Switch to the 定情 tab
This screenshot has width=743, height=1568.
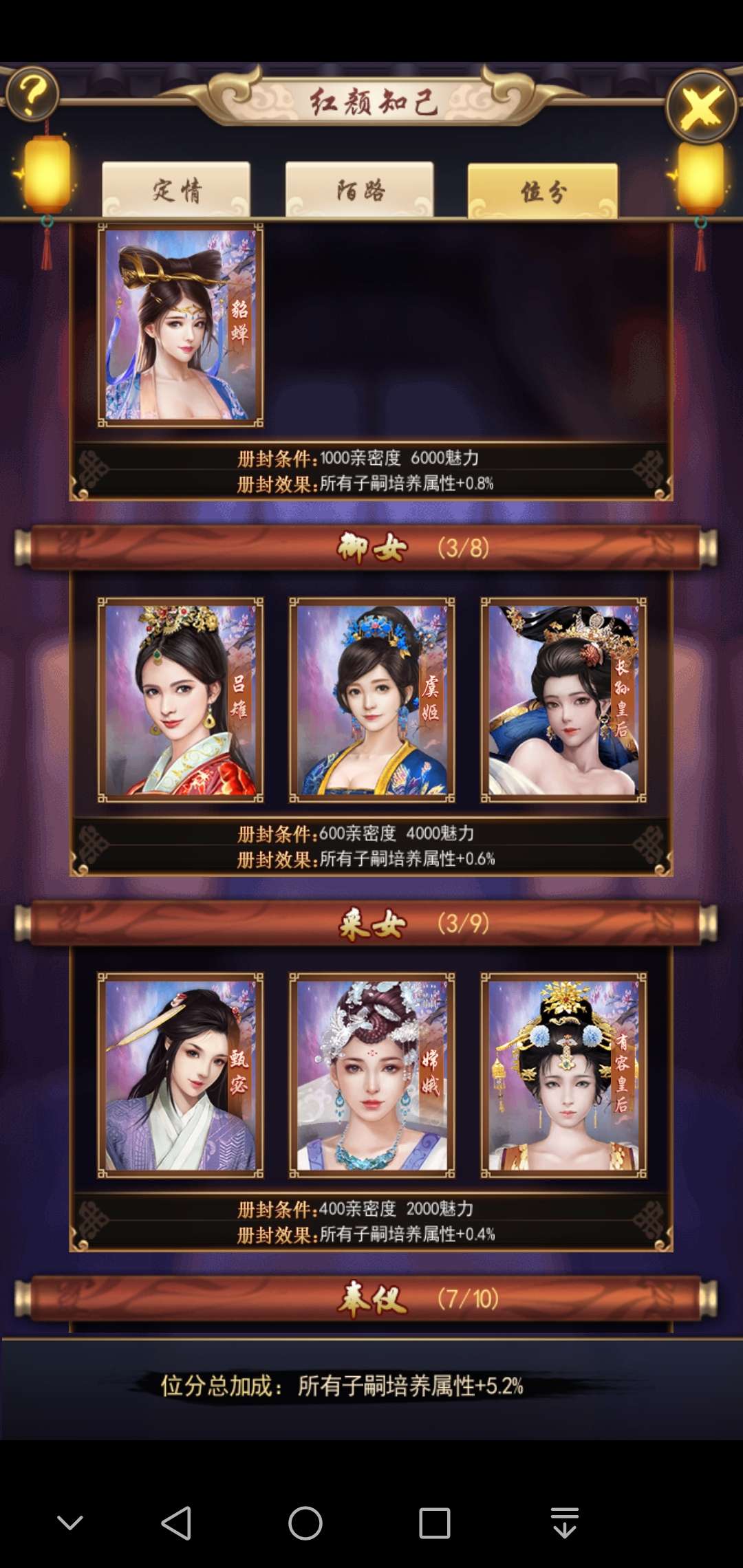coord(176,190)
